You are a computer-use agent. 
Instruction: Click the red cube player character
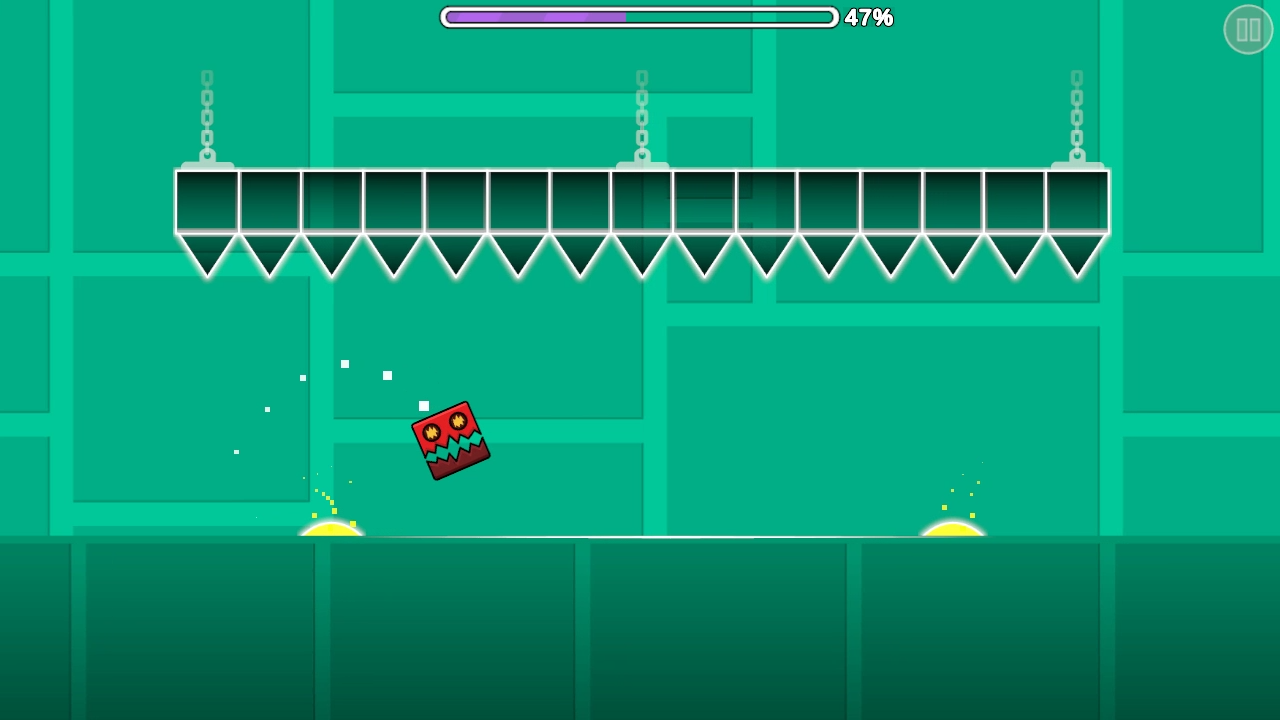tap(449, 440)
